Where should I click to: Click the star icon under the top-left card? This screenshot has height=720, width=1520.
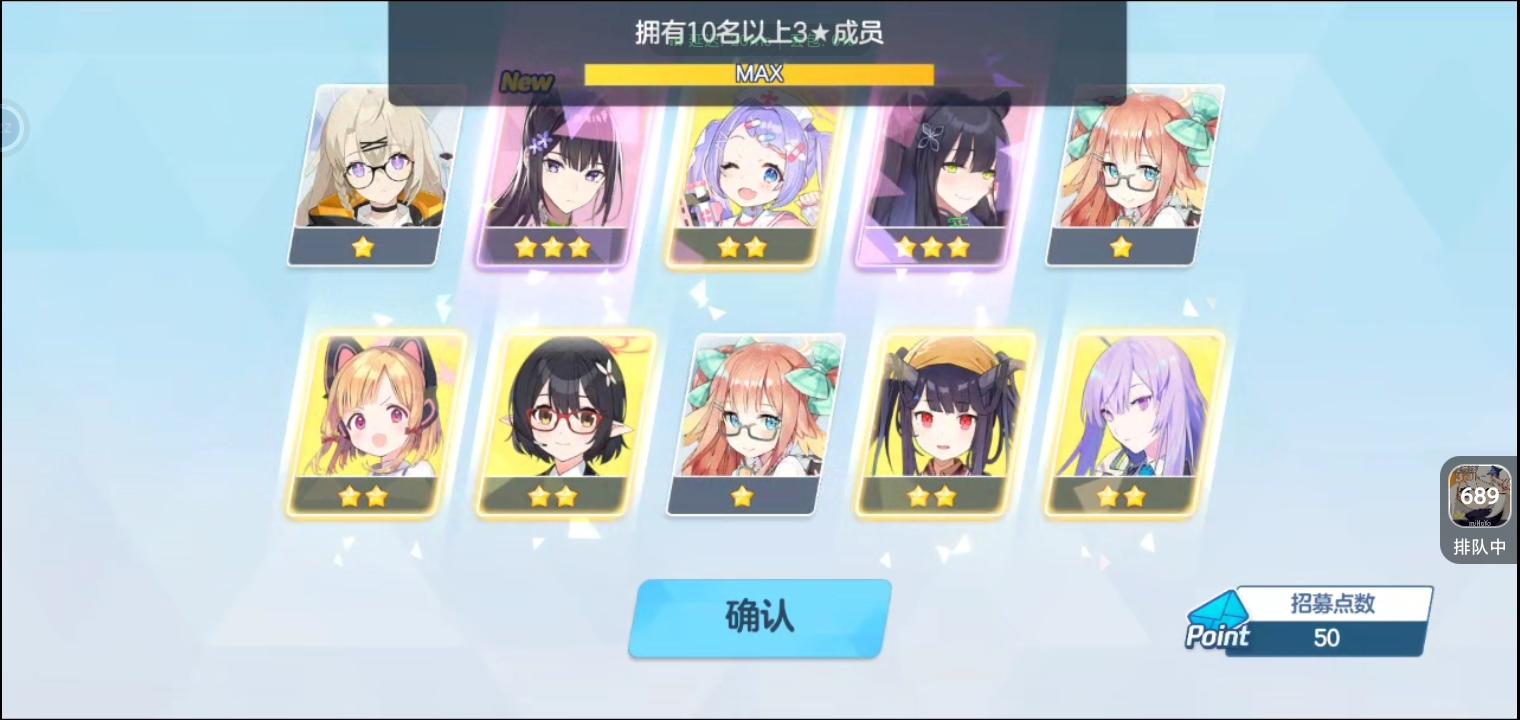click(x=362, y=246)
